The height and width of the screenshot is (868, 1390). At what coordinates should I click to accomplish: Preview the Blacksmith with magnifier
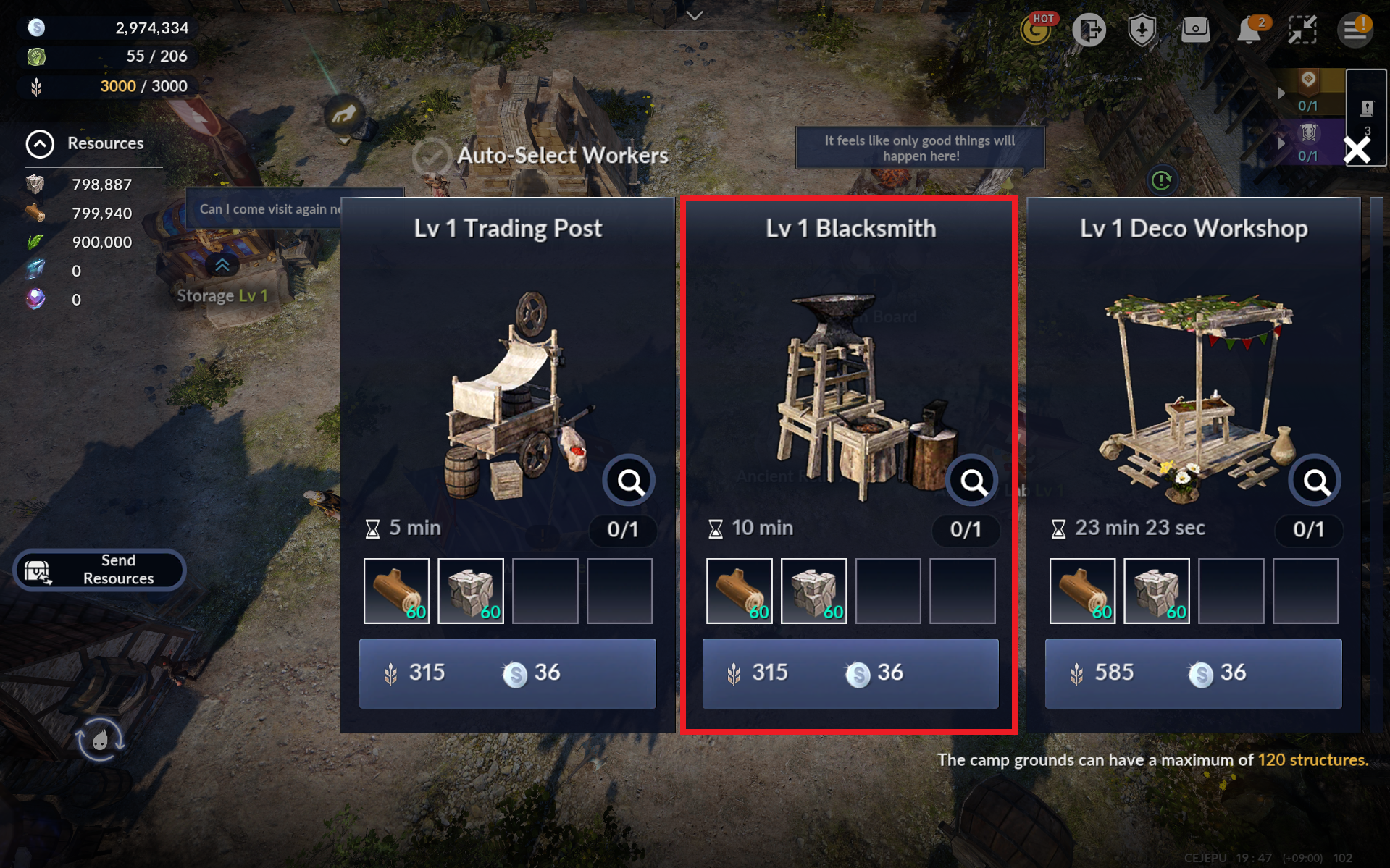[x=972, y=481]
